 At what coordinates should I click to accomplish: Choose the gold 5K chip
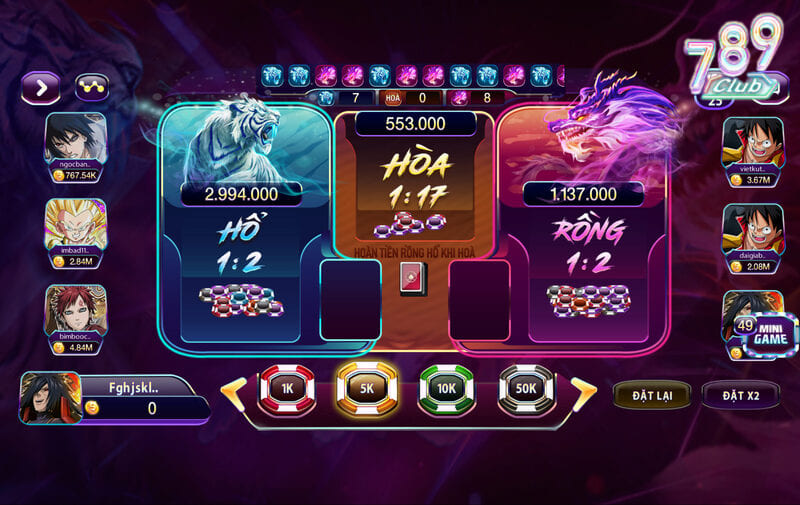pos(367,389)
